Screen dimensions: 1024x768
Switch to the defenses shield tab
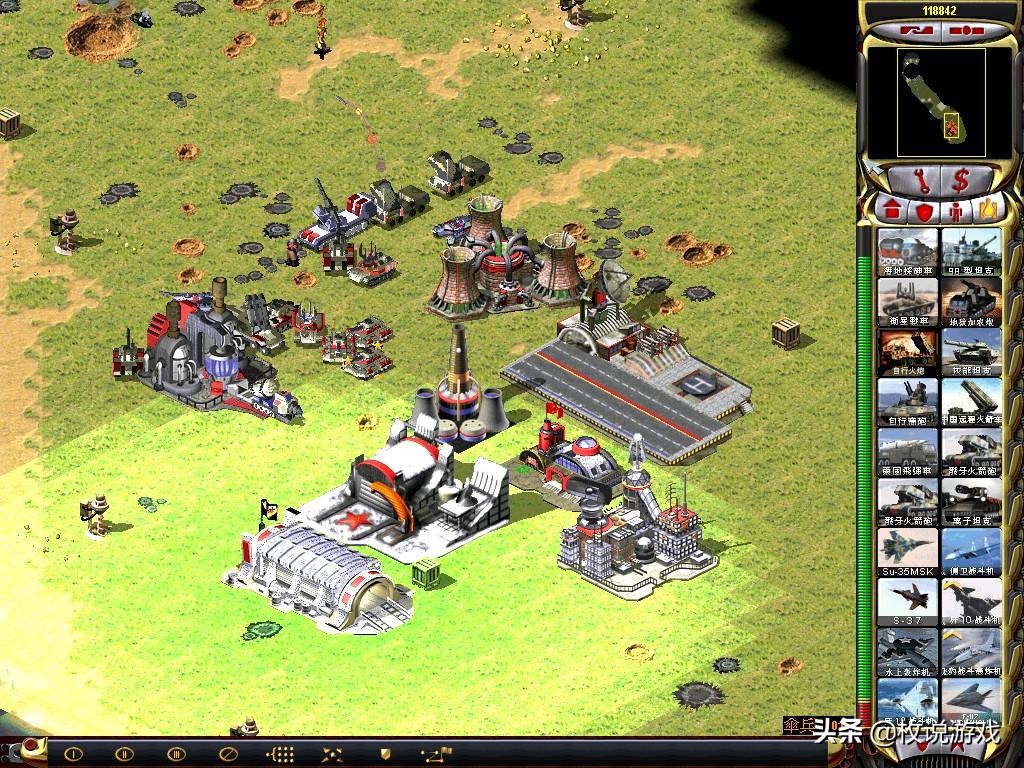pos(923,210)
